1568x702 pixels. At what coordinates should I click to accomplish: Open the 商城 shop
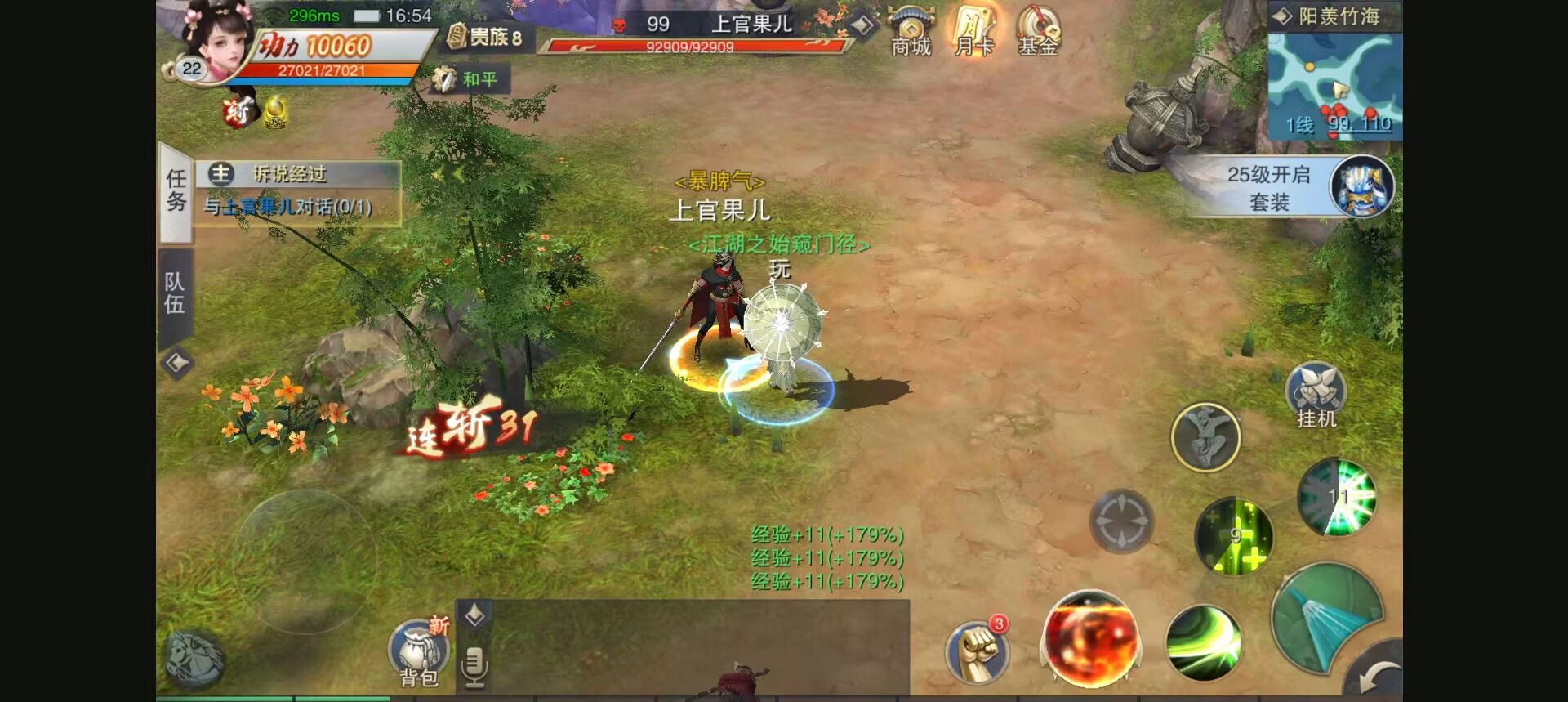(911, 31)
